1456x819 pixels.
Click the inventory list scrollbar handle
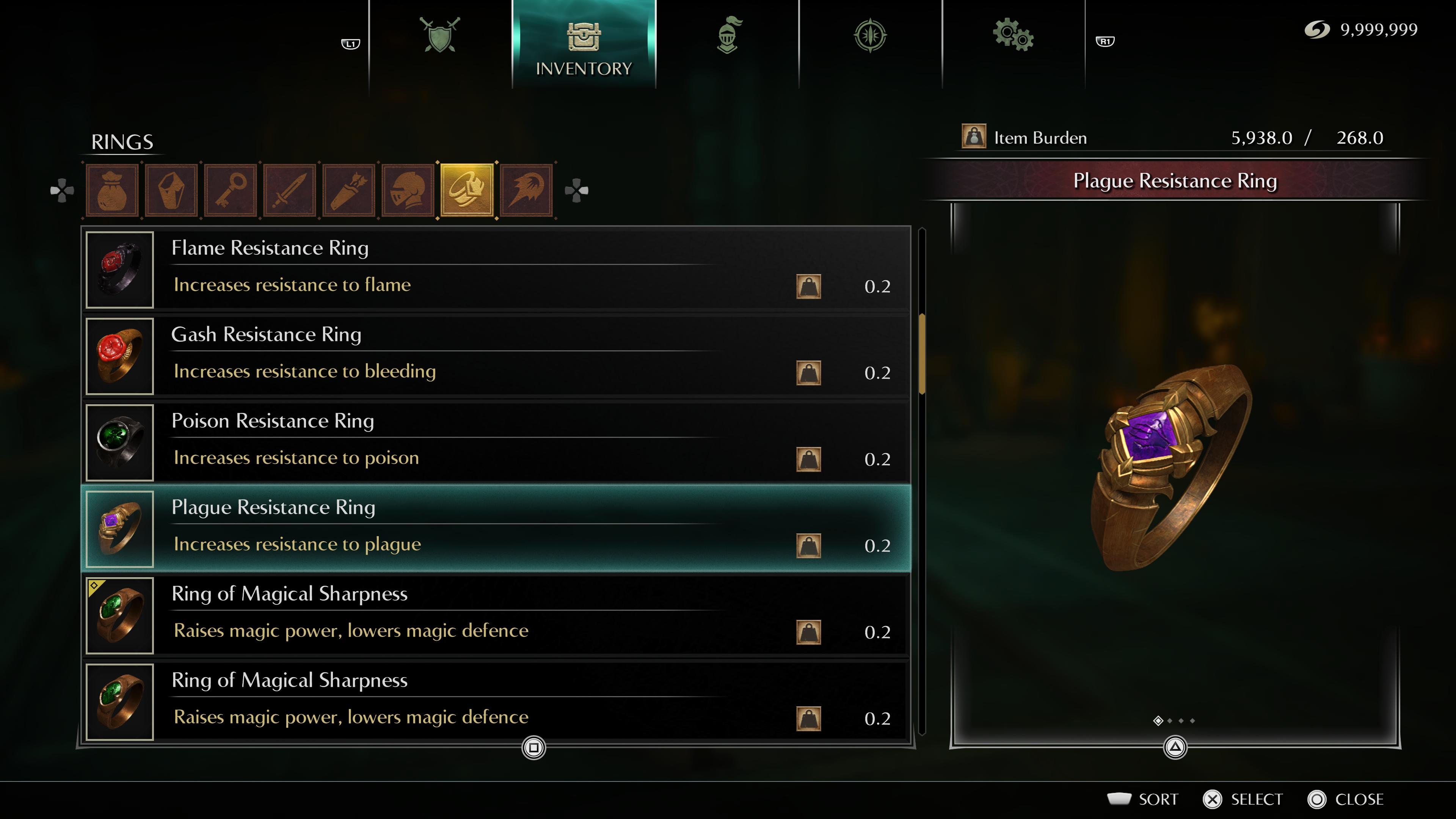pos(922,354)
